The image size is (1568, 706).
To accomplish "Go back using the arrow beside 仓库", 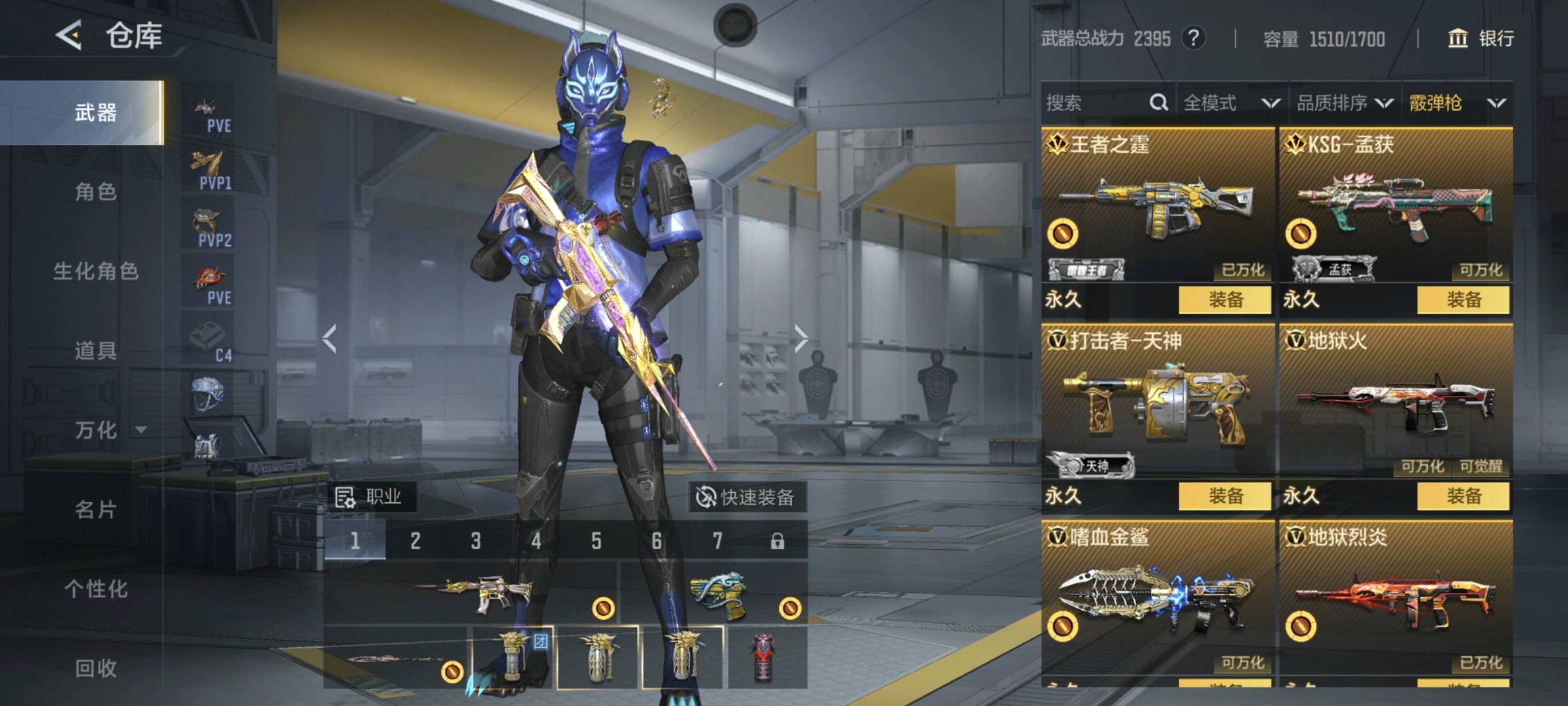I will coord(69,35).
